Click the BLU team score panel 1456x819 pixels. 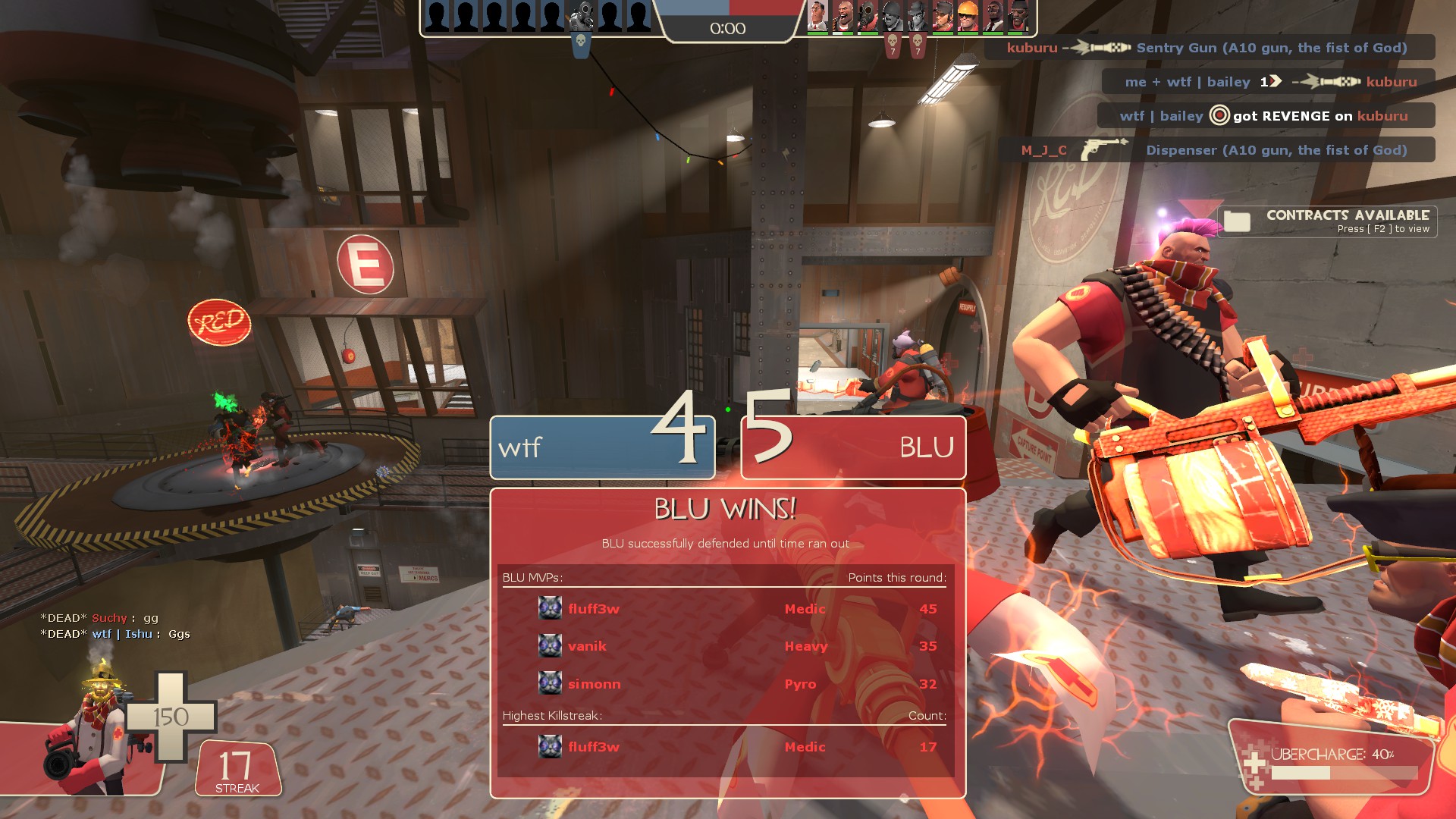pos(853,447)
